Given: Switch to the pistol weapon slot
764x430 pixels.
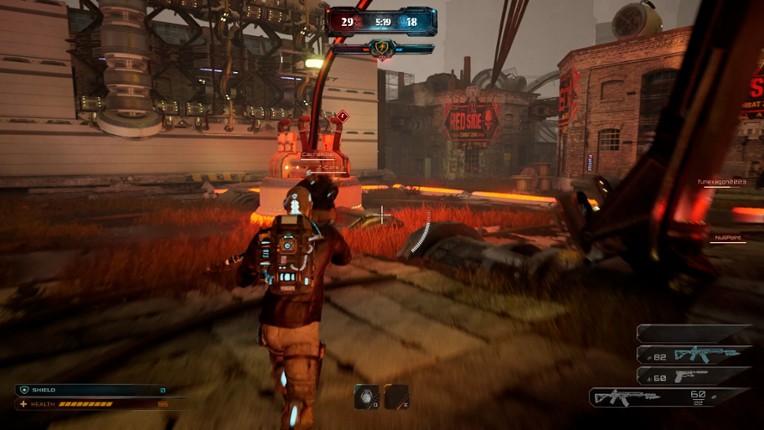Looking at the screenshot, I should [692, 376].
